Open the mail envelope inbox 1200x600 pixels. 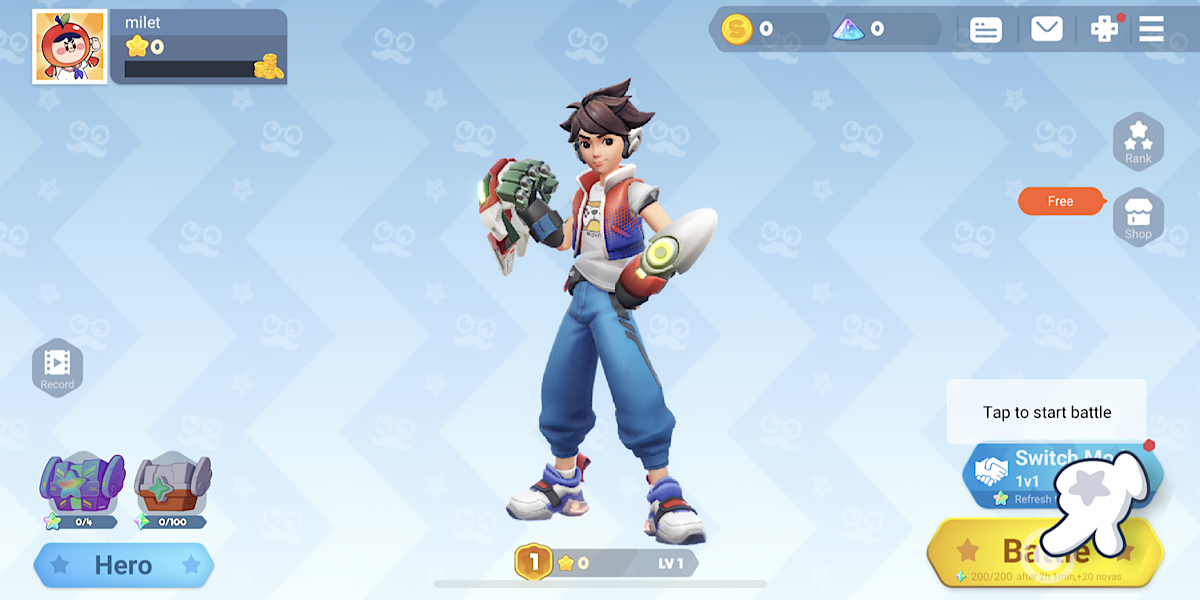pos(1046,29)
